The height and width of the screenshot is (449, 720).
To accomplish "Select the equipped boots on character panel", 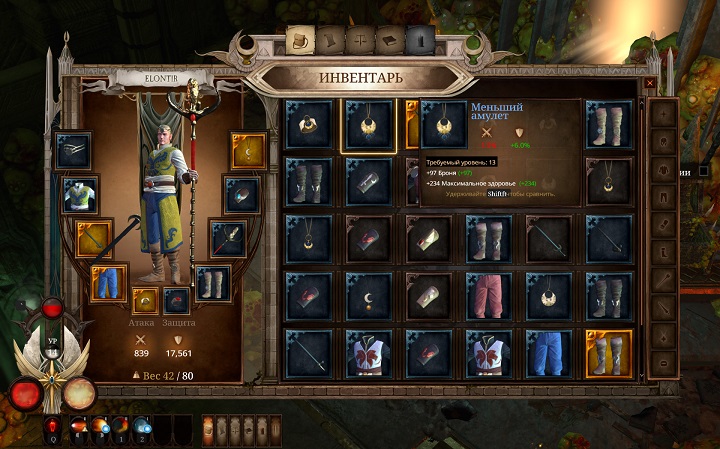I will click(212, 282).
